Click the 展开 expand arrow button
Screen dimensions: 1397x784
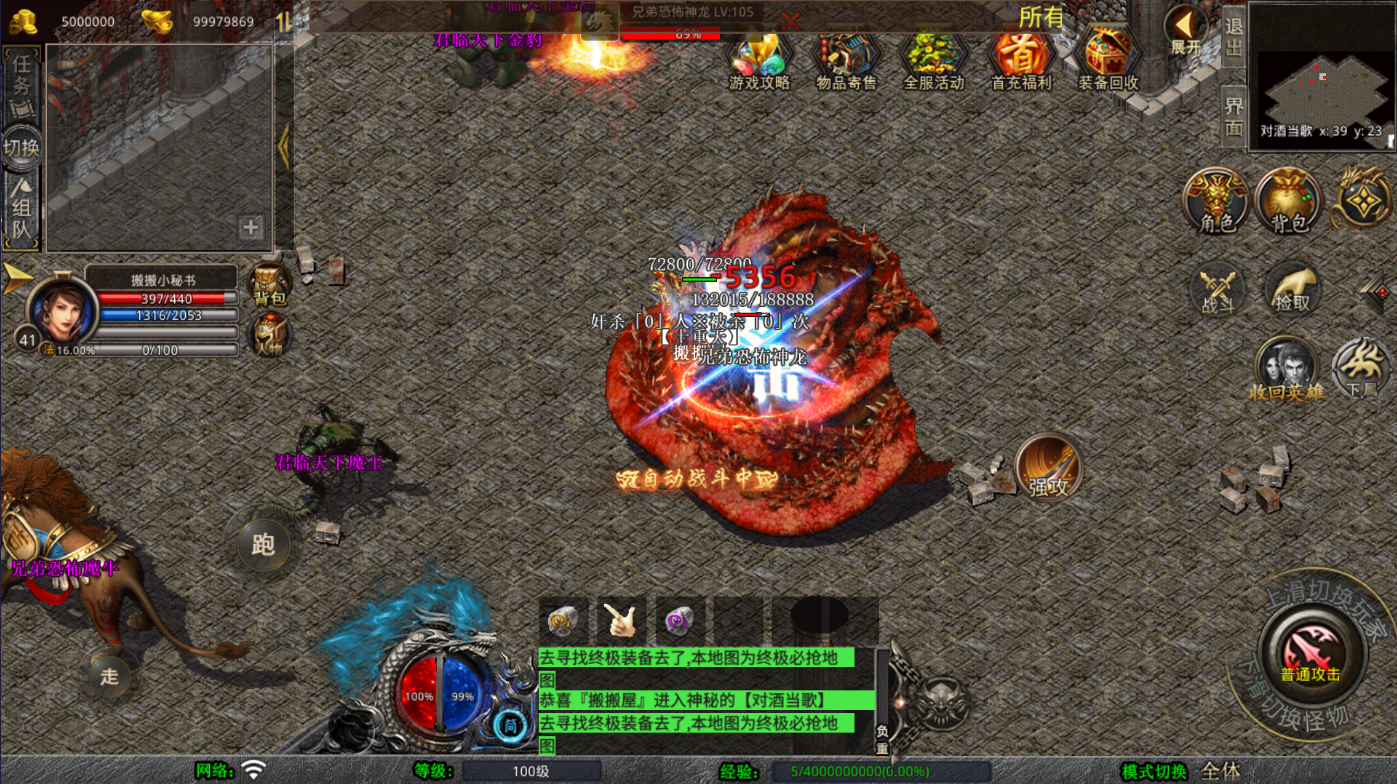[1186, 28]
